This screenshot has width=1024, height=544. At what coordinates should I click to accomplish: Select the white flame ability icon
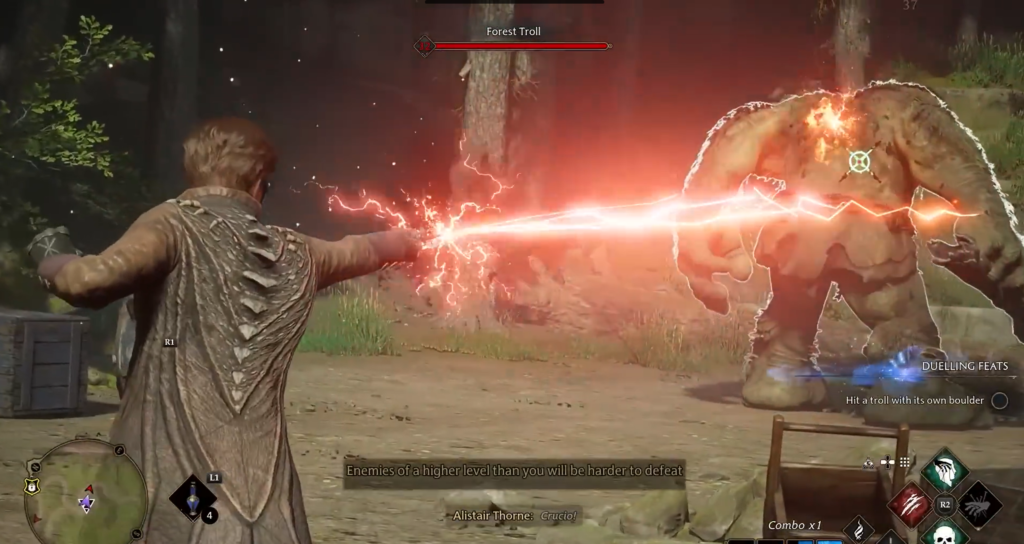pos(859,530)
